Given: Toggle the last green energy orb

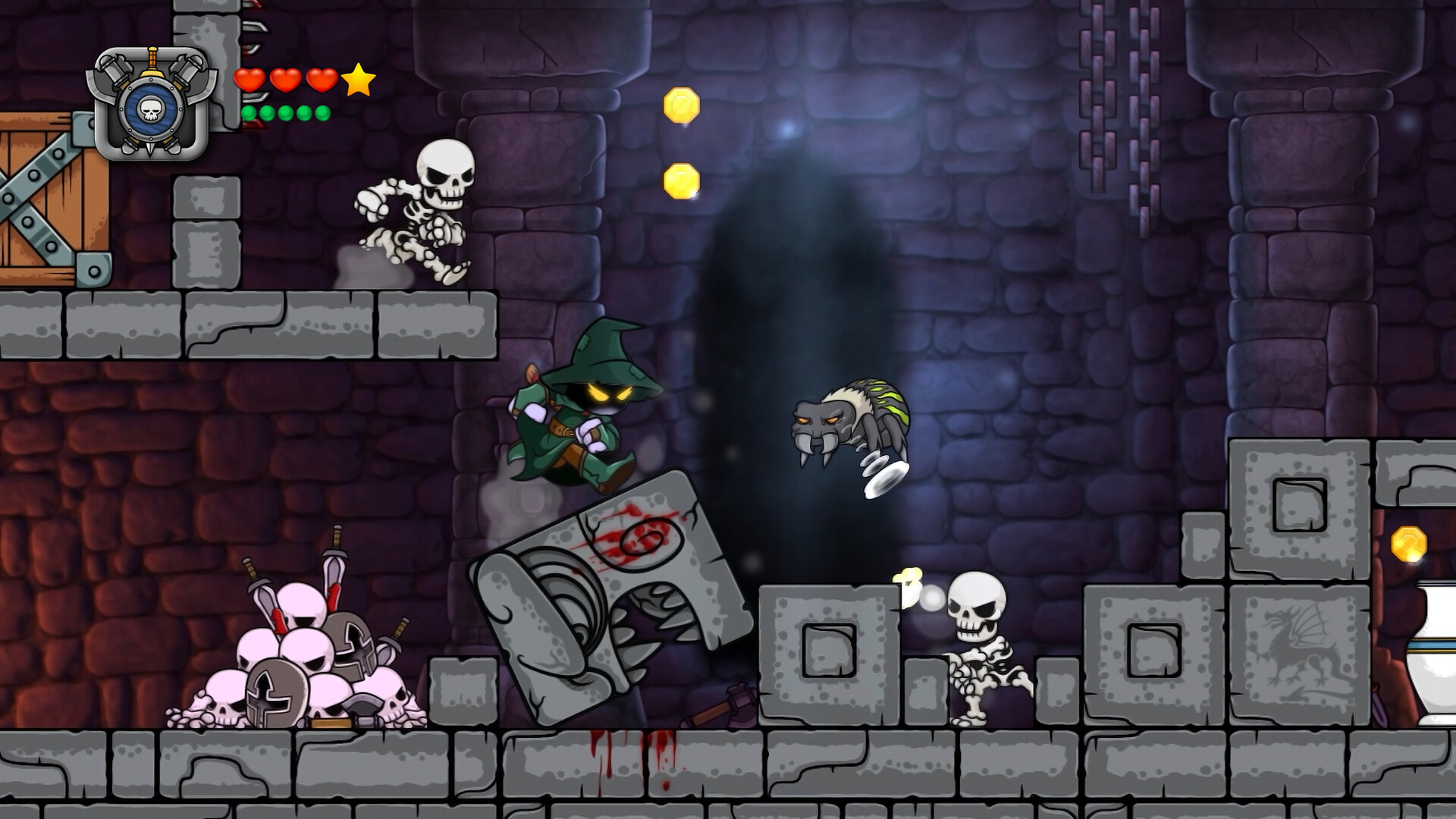Looking at the screenshot, I should pos(323,112).
